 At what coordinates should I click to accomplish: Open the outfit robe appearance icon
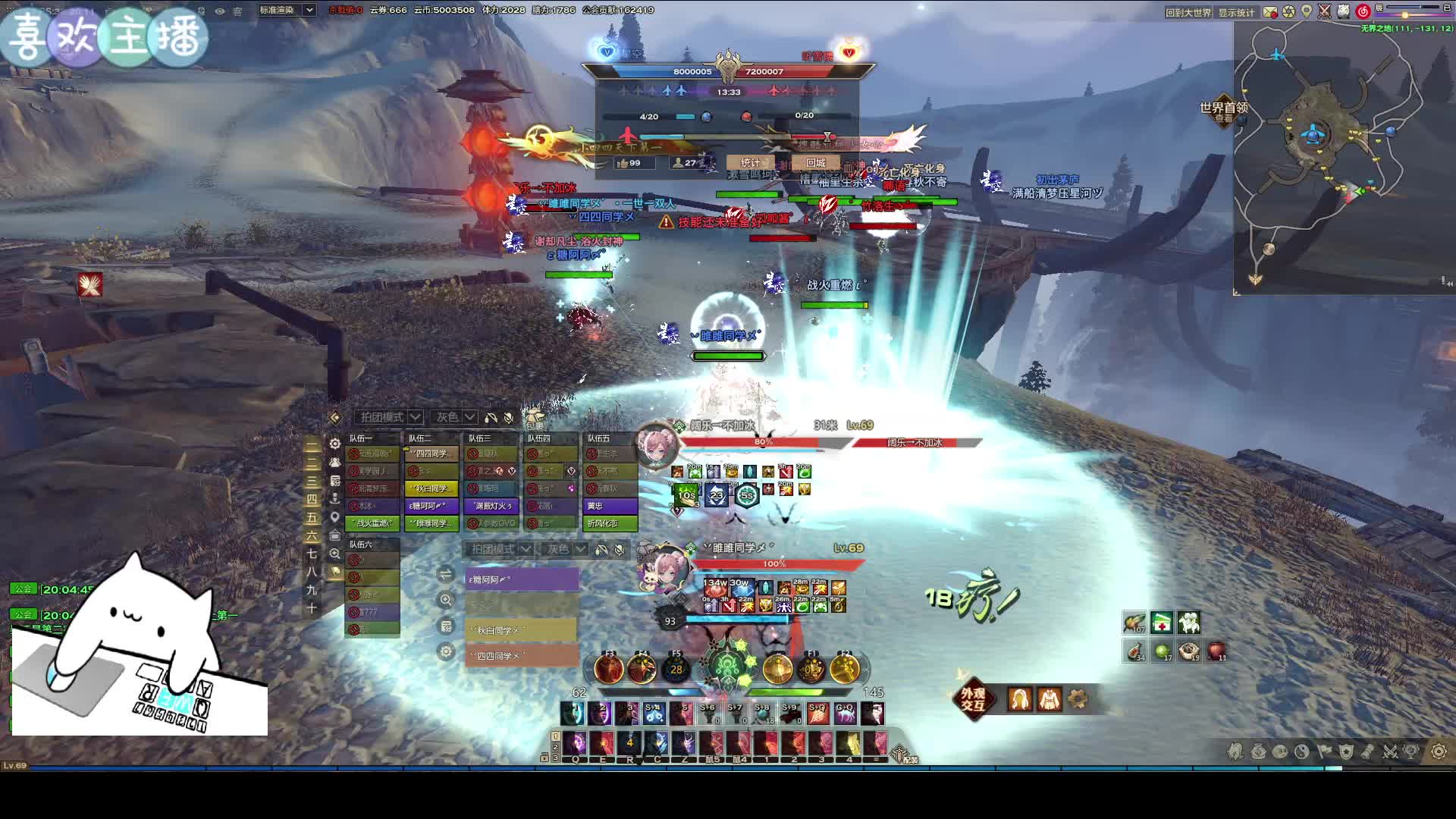coord(1050,698)
